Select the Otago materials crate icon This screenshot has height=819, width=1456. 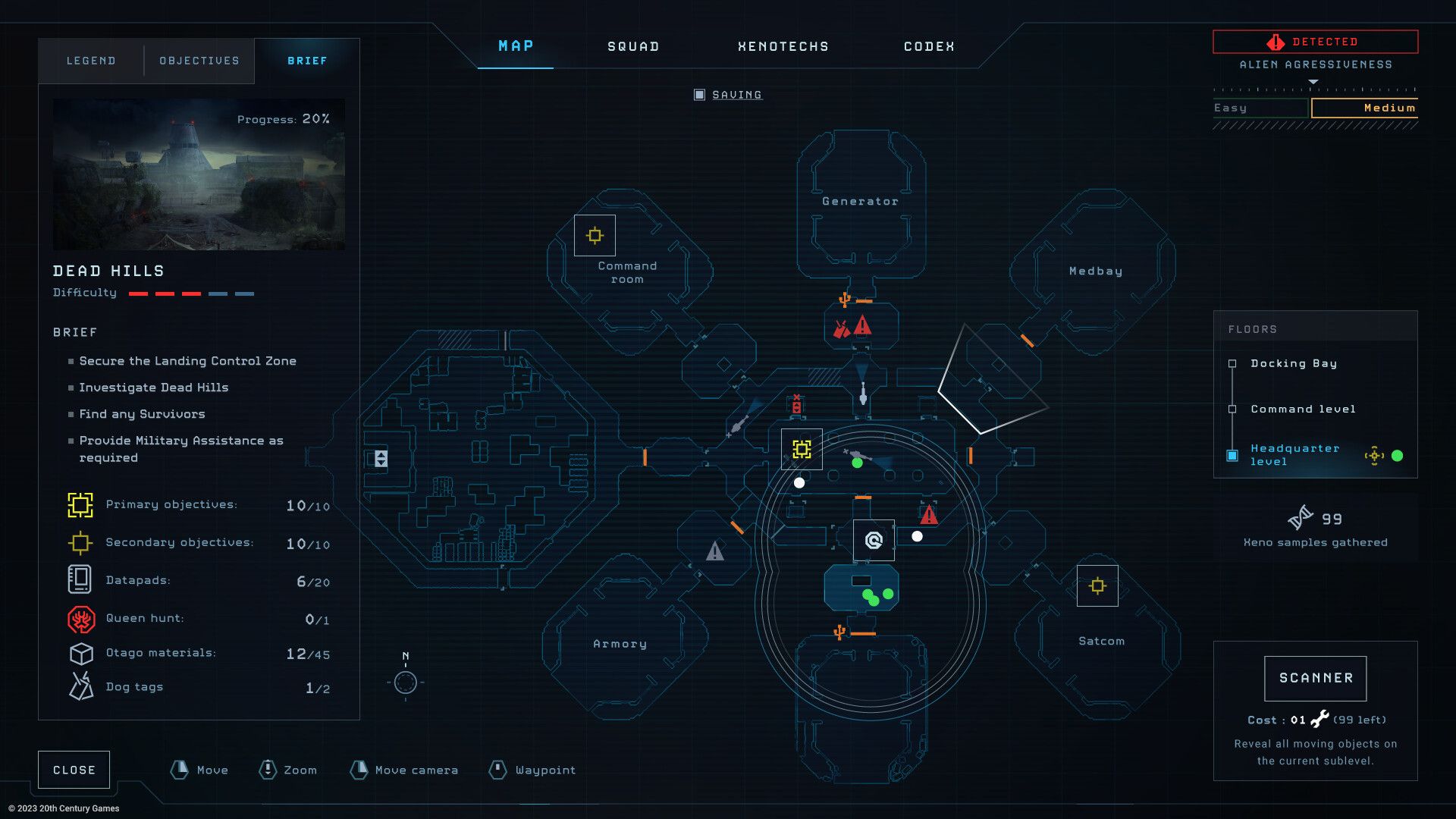(80, 653)
